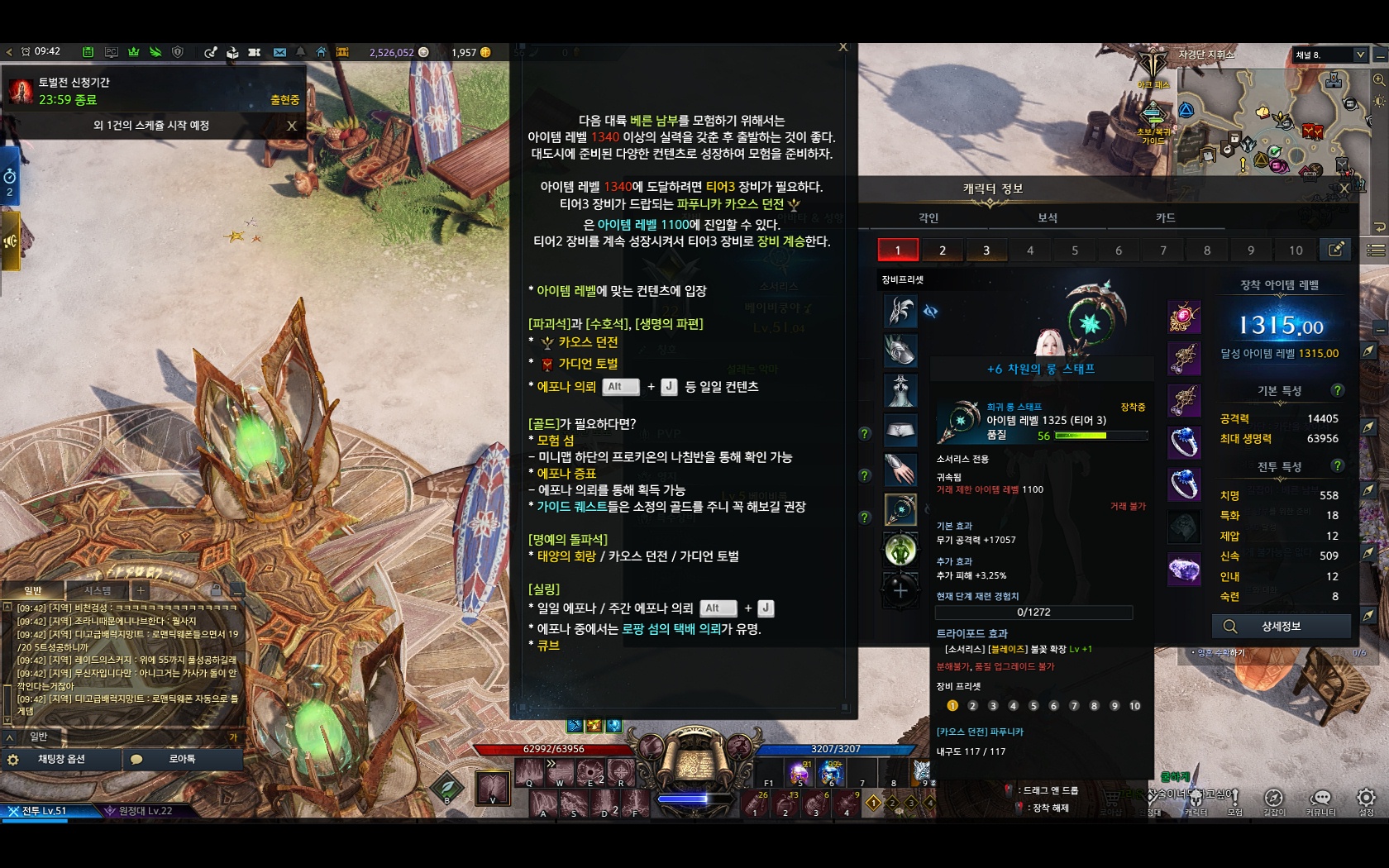Select equipment preset tab 2

[x=942, y=250]
